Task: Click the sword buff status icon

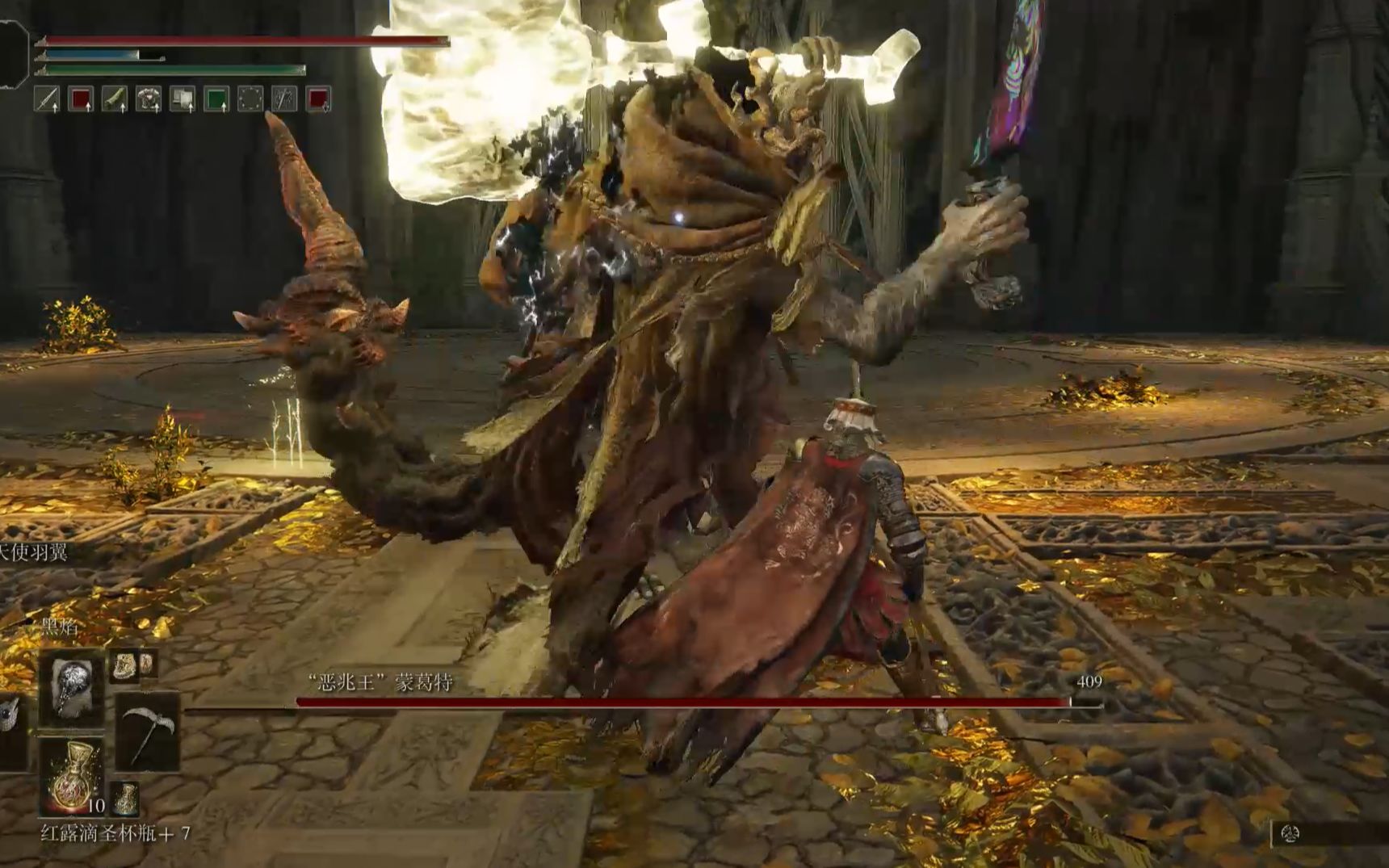Action: [47, 99]
